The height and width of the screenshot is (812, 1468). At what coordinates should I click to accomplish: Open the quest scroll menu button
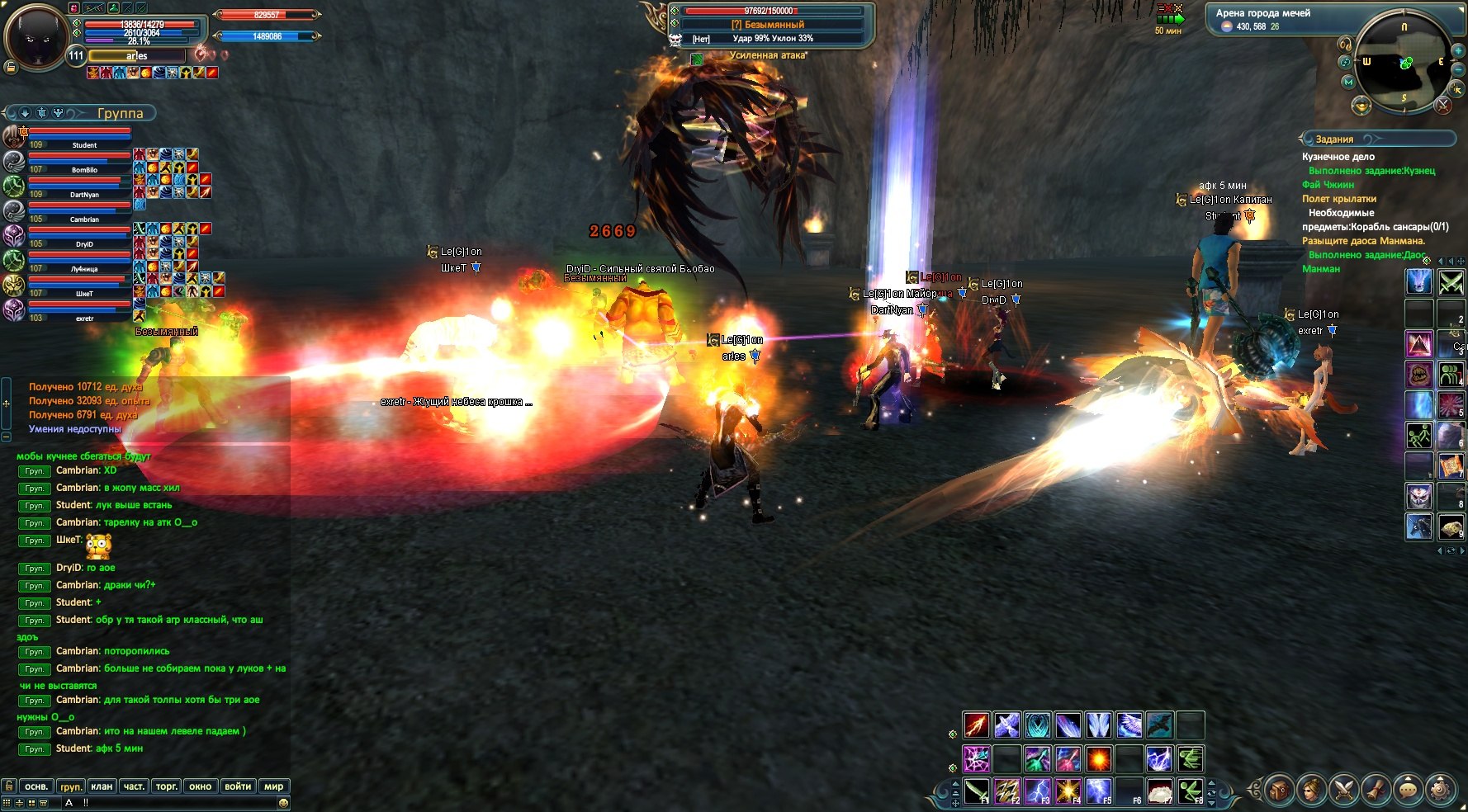(x=1376, y=791)
